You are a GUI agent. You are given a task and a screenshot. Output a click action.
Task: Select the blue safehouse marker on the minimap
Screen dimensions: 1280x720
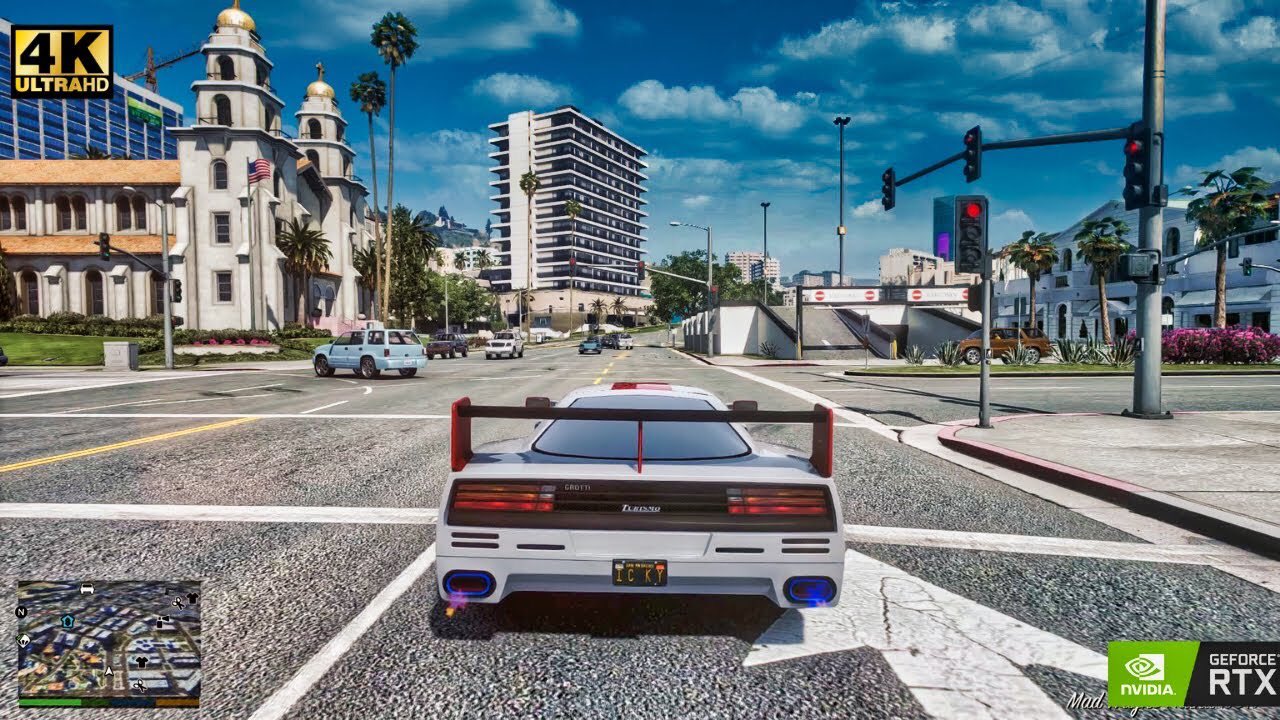(x=67, y=621)
